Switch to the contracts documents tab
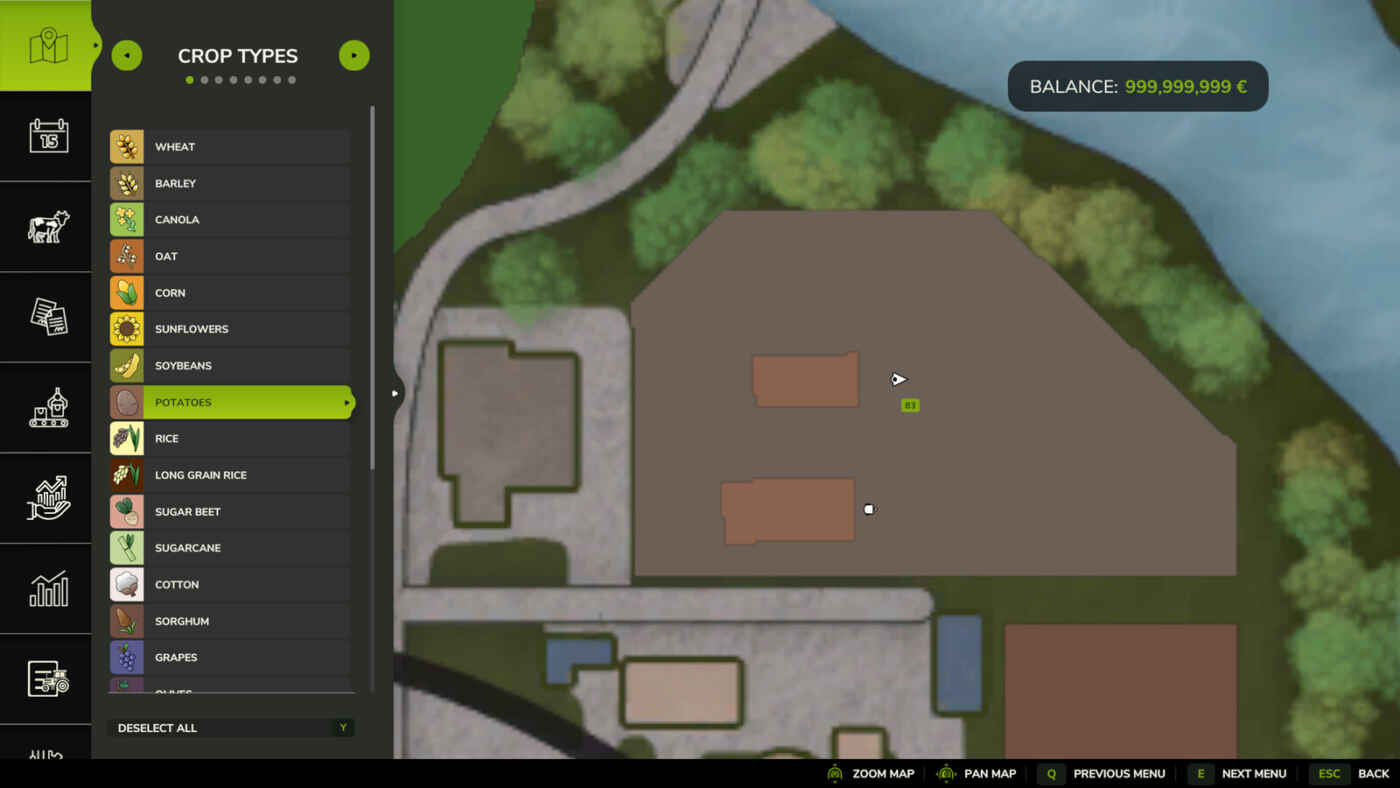The height and width of the screenshot is (788, 1400). (x=47, y=317)
